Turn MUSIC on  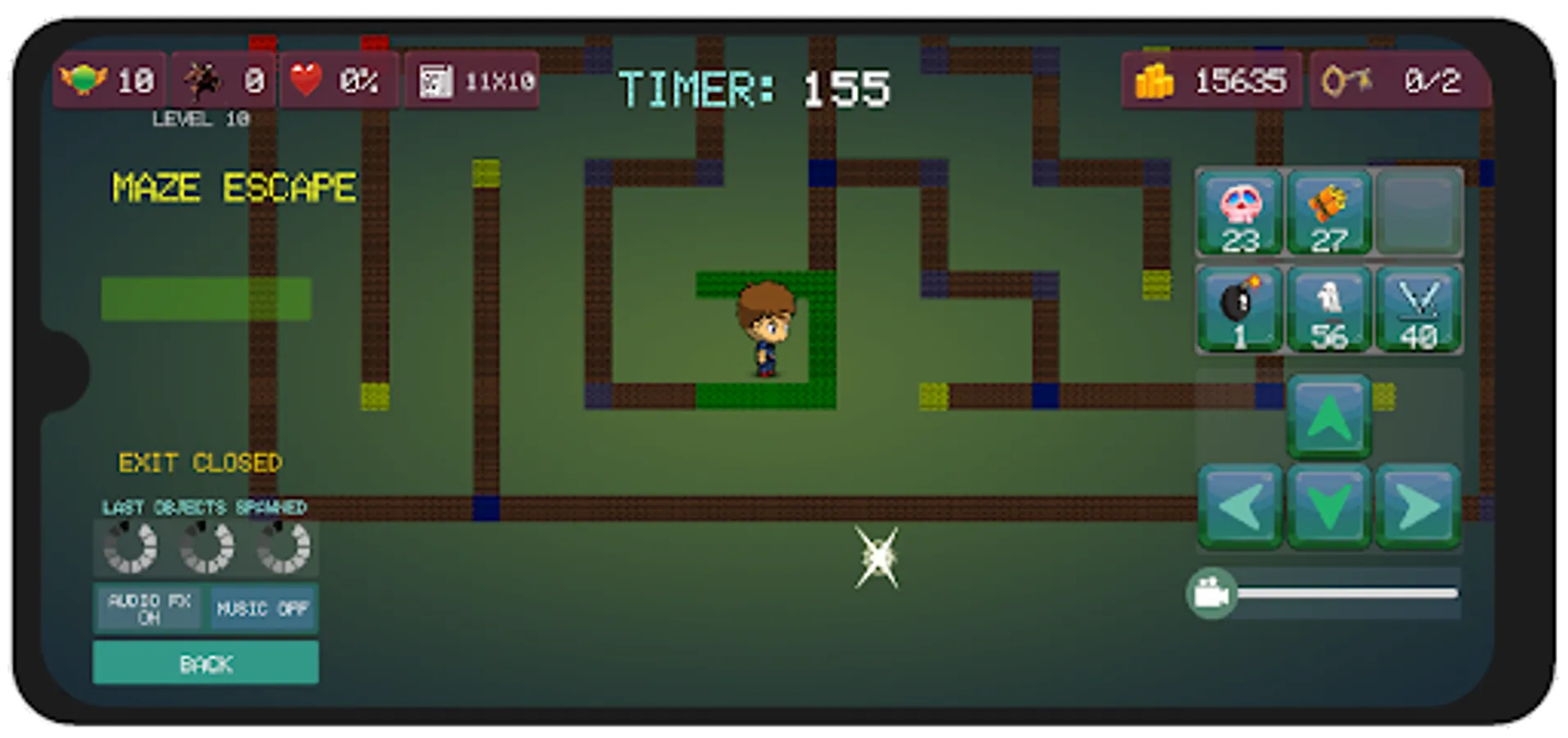pos(262,608)
